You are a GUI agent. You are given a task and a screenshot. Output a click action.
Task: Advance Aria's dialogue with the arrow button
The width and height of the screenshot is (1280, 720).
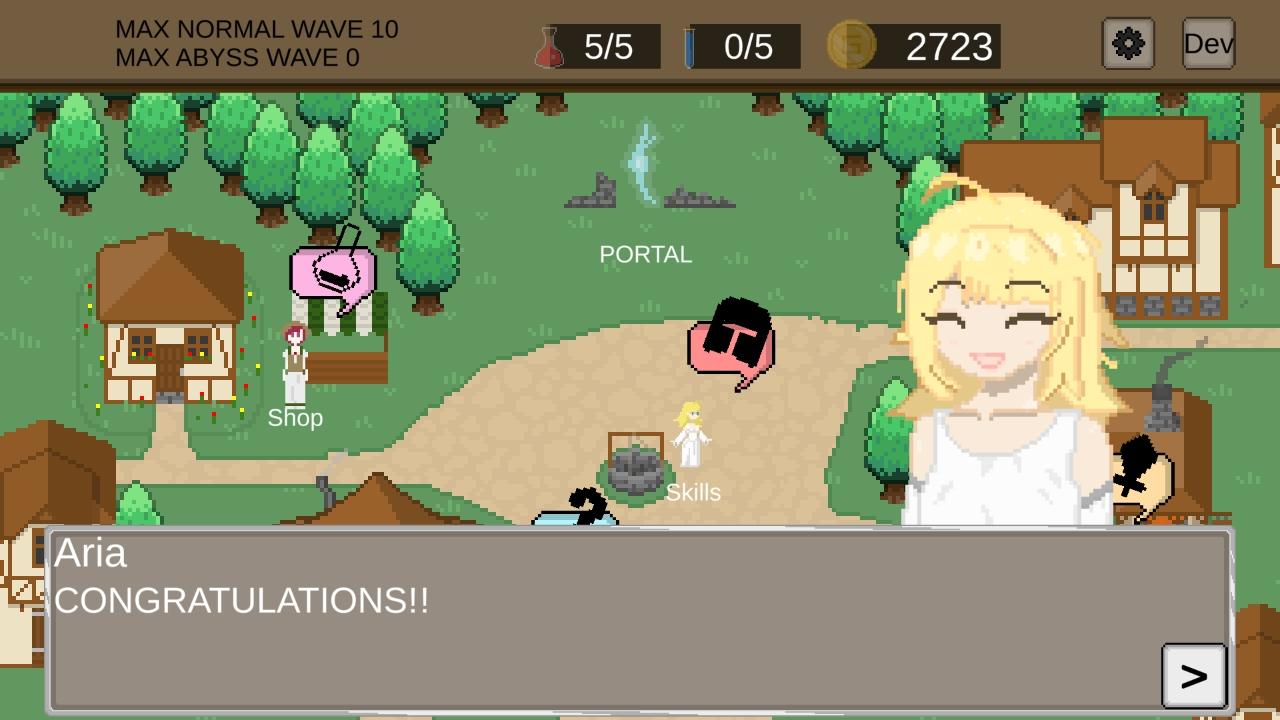pyautogui.click(x=1191, y=675)
